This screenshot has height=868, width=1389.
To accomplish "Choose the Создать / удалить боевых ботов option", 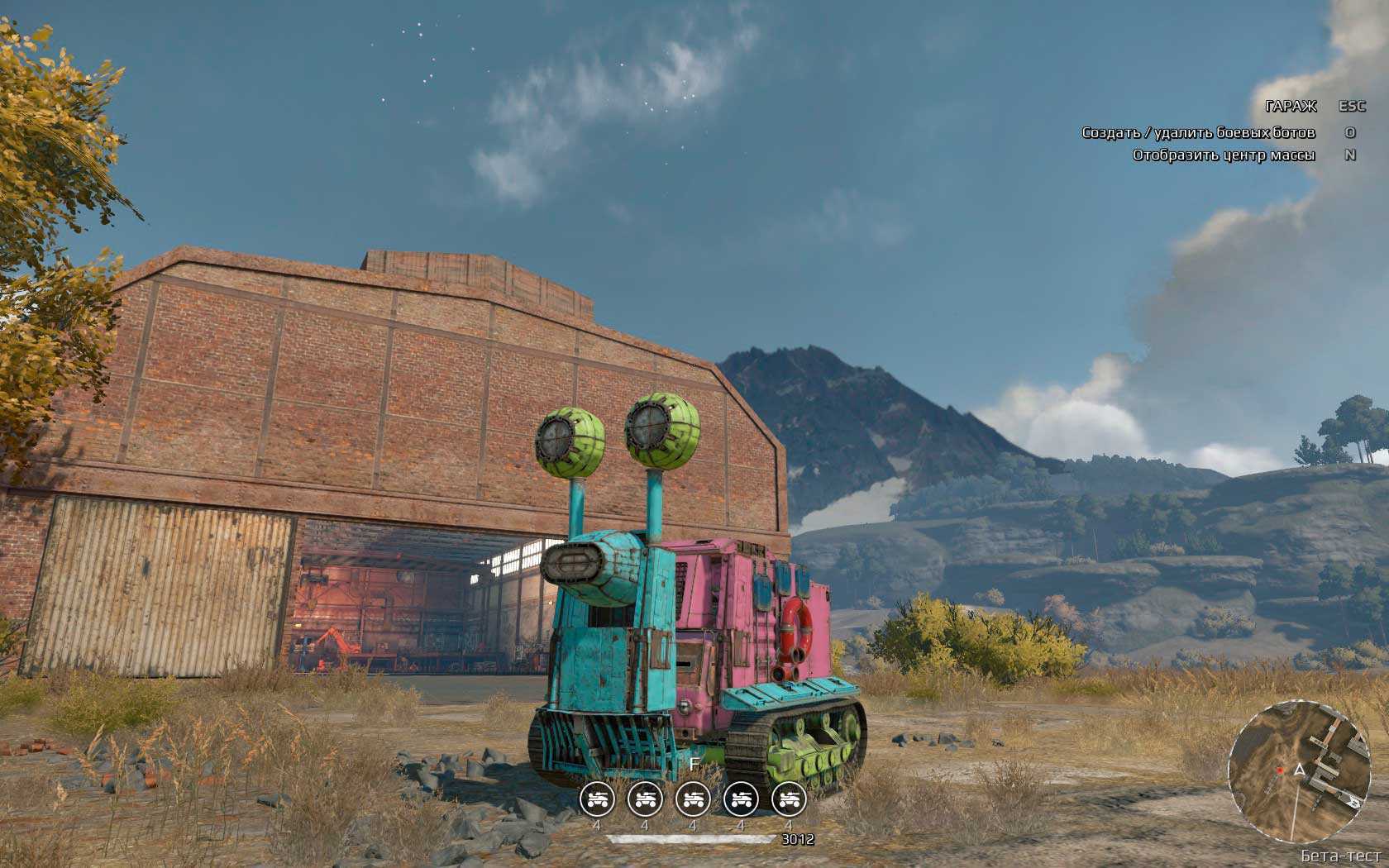I will coord(1198,132).
